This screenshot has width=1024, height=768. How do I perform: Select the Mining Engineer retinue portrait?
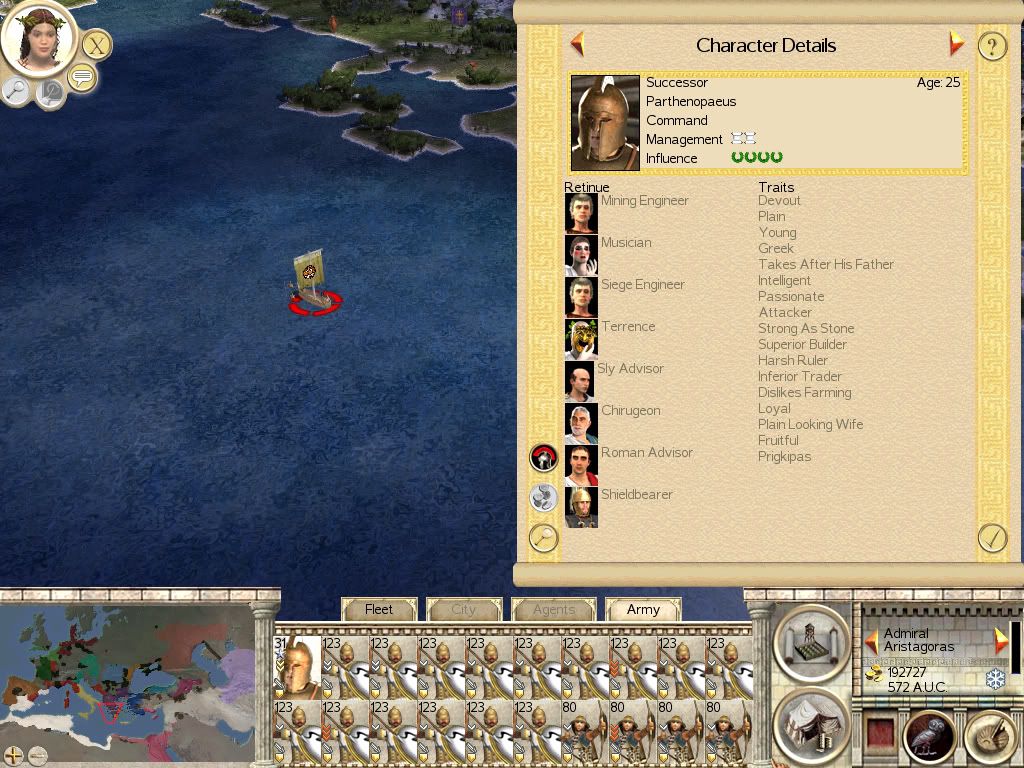(x=581, y=213)
